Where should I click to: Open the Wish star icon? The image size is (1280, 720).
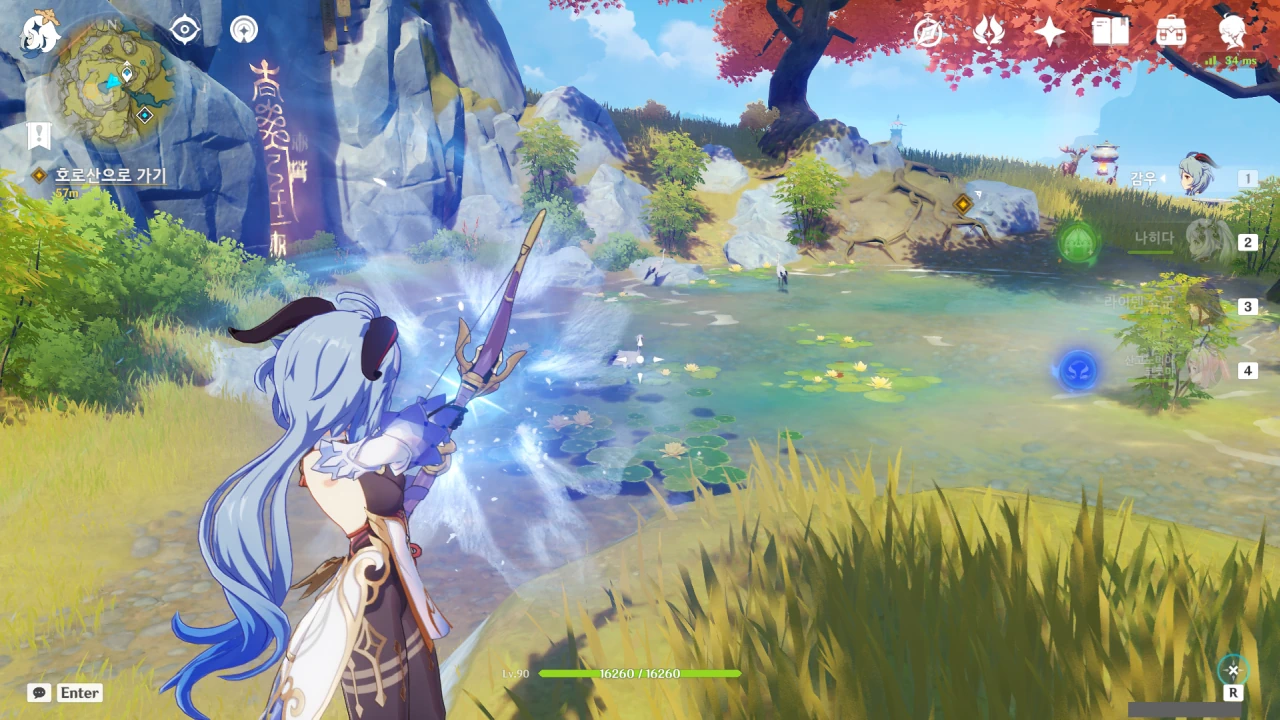tap(1049, 32)
